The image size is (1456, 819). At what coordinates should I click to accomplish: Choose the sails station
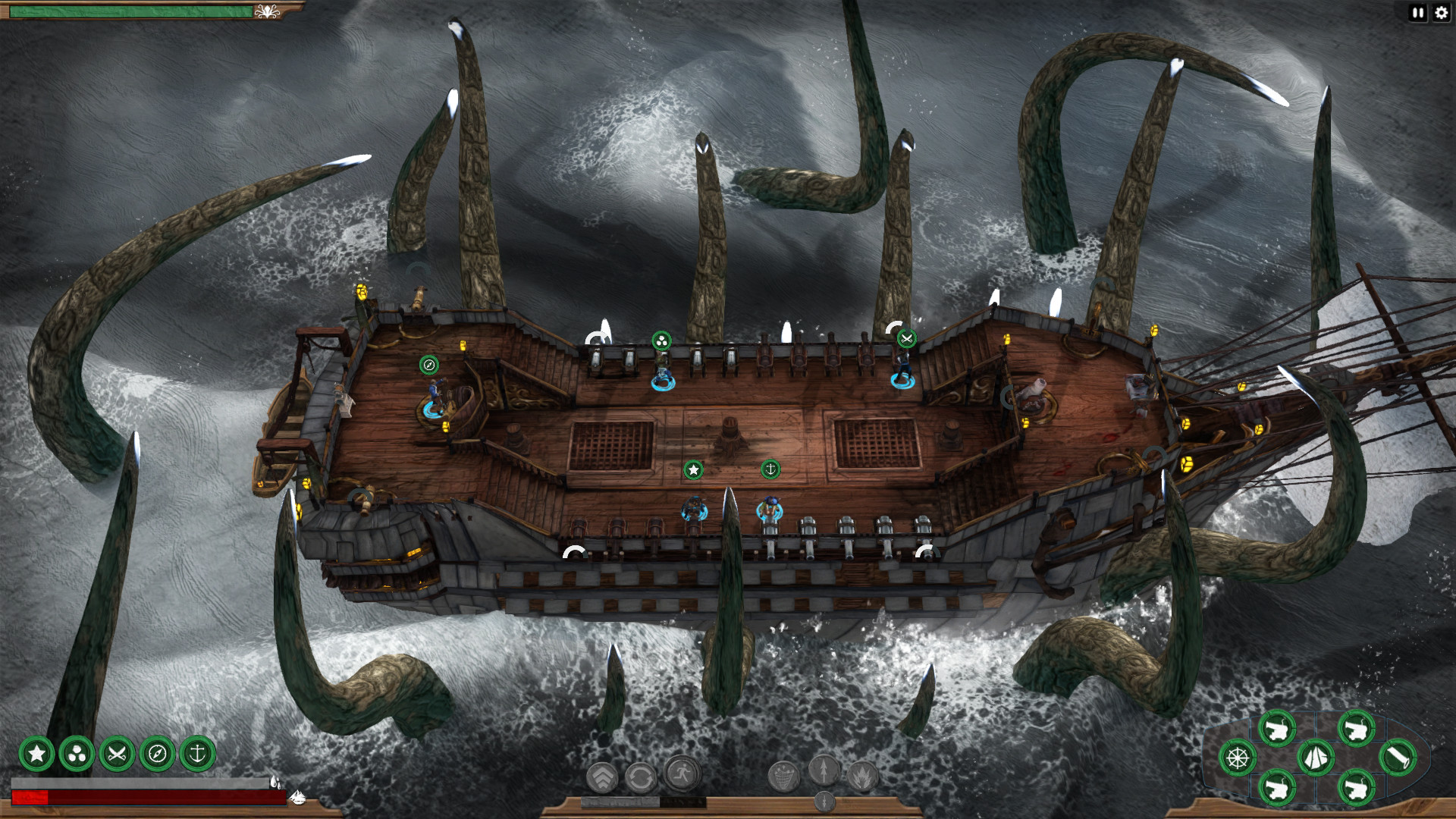point(1316,758)
